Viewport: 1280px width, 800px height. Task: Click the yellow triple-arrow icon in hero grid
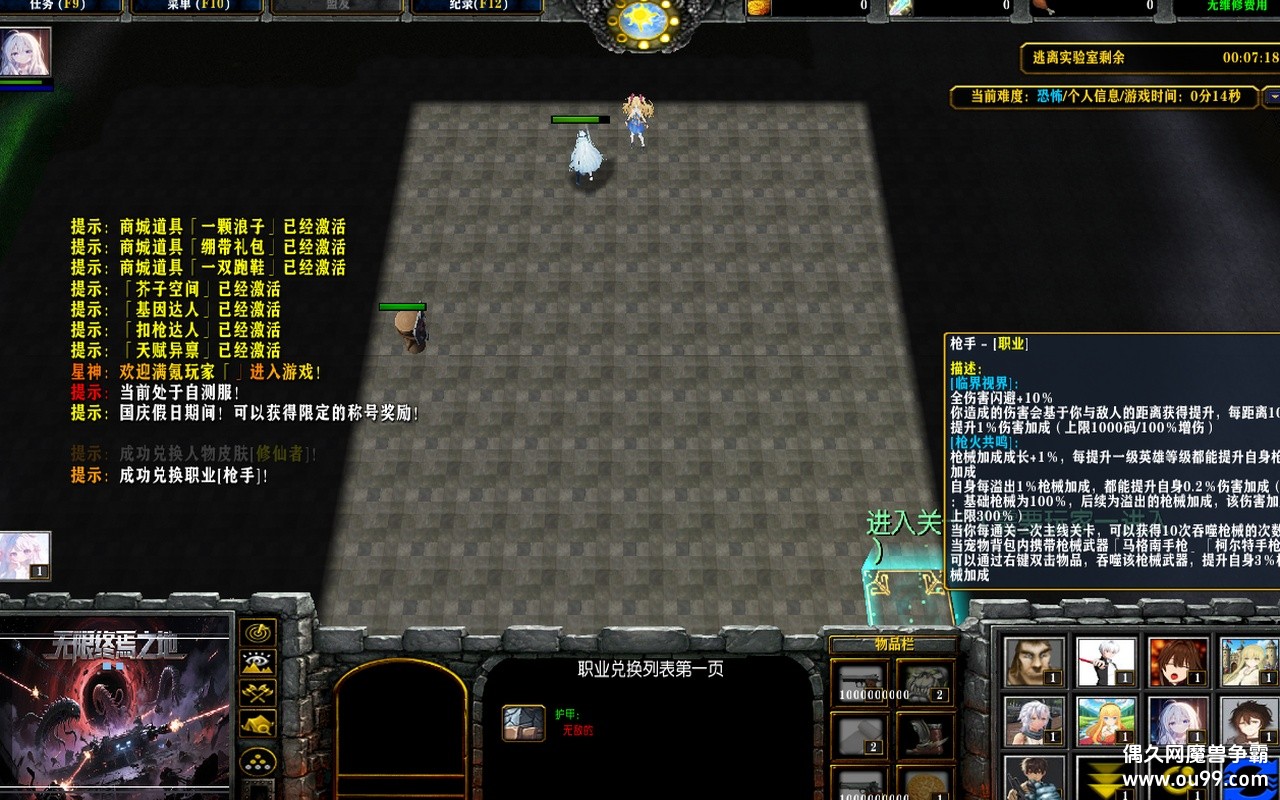(x=1104, y=778)
